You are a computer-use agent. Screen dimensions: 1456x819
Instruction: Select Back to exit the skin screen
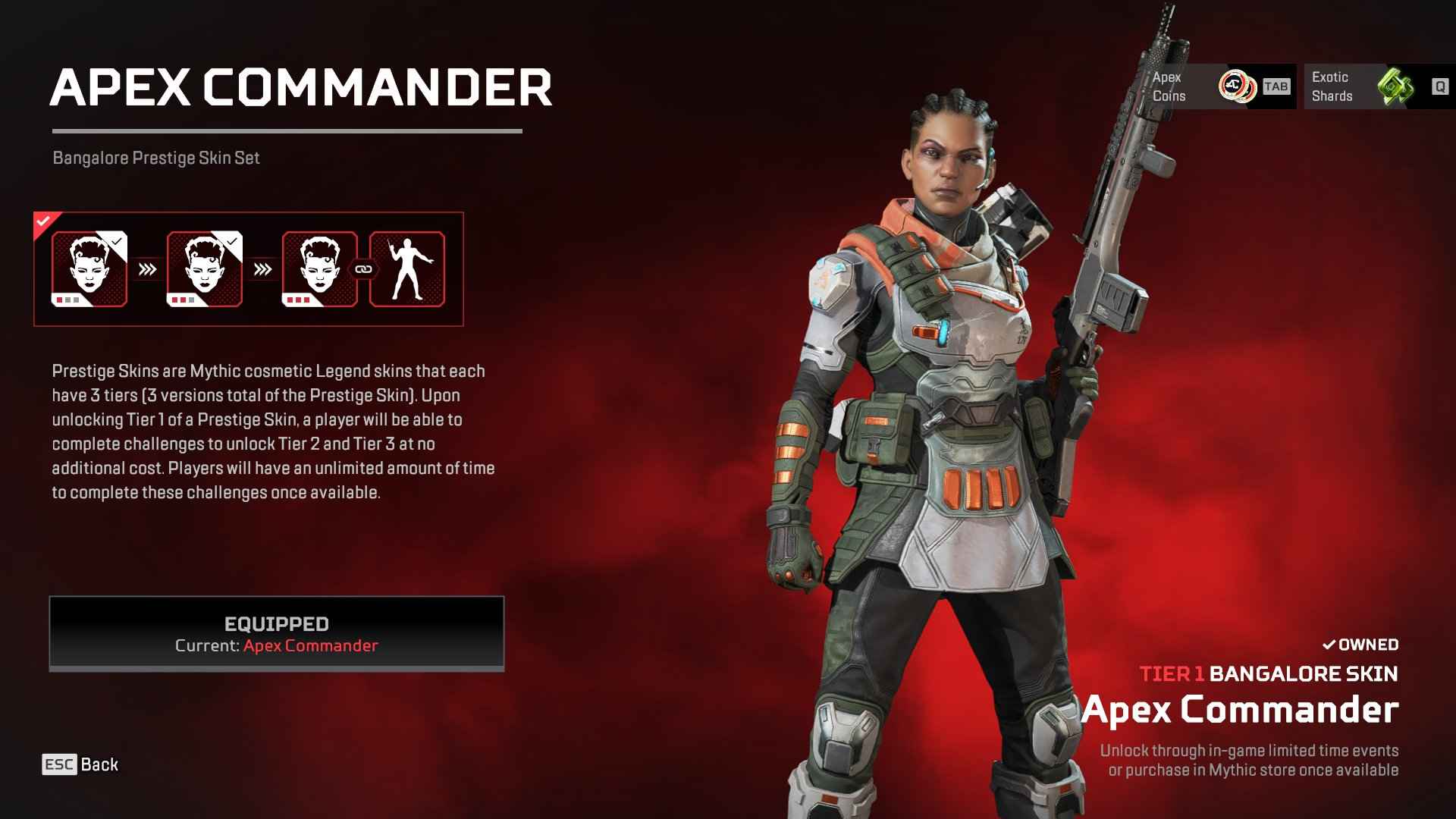(100, 764)
